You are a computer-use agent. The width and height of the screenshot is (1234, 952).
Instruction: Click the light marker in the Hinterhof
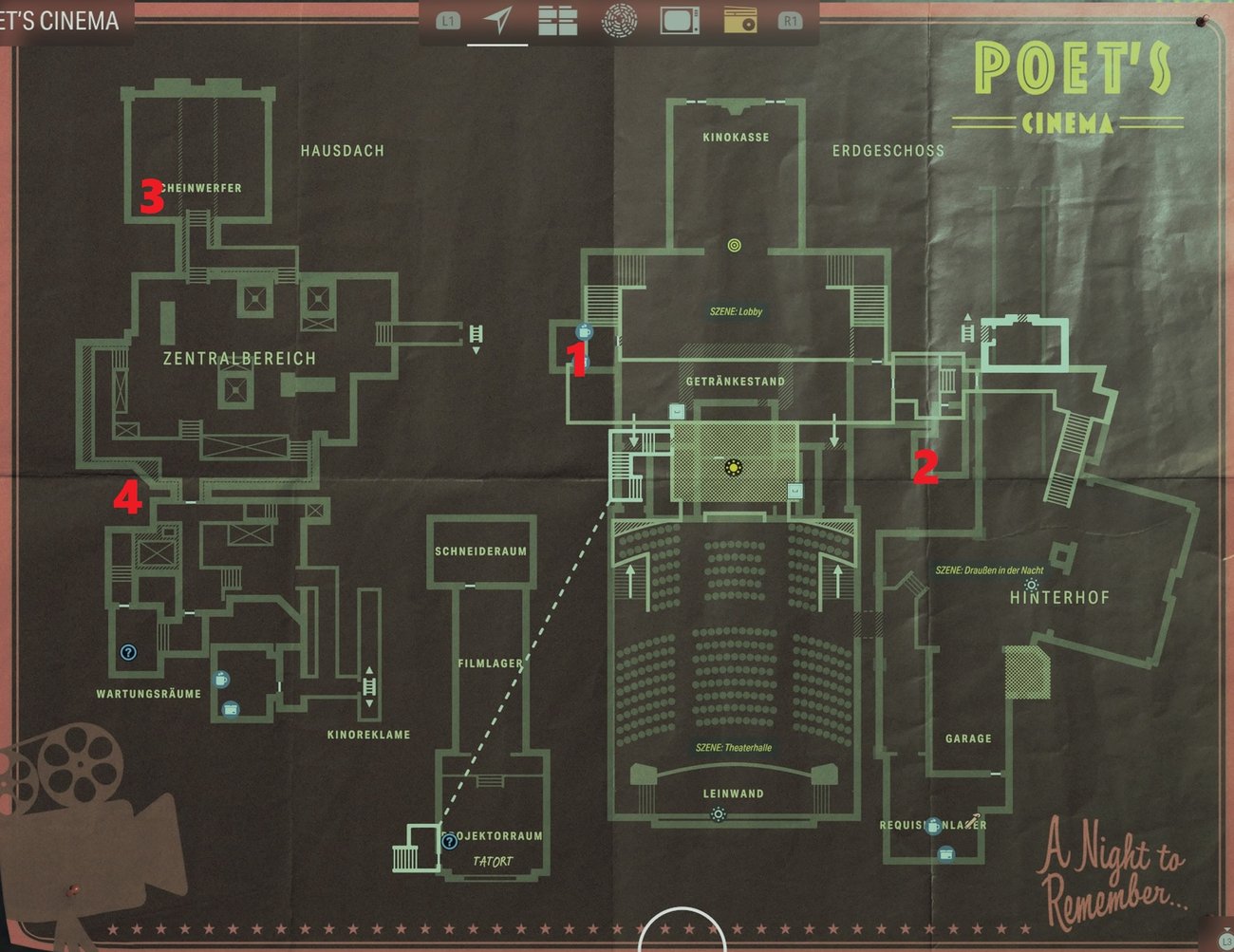pos(1032,585)
